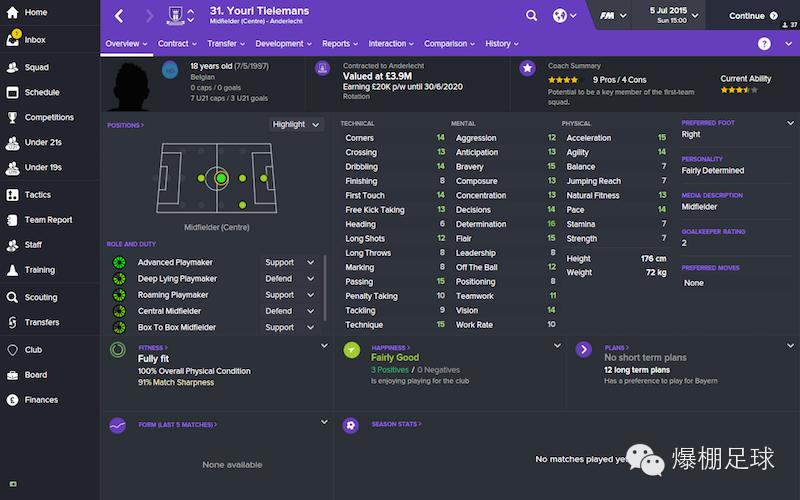800x500 pixels.
Task: Open the Highlight dropdown for positions
Action: (x=296, y=124)
